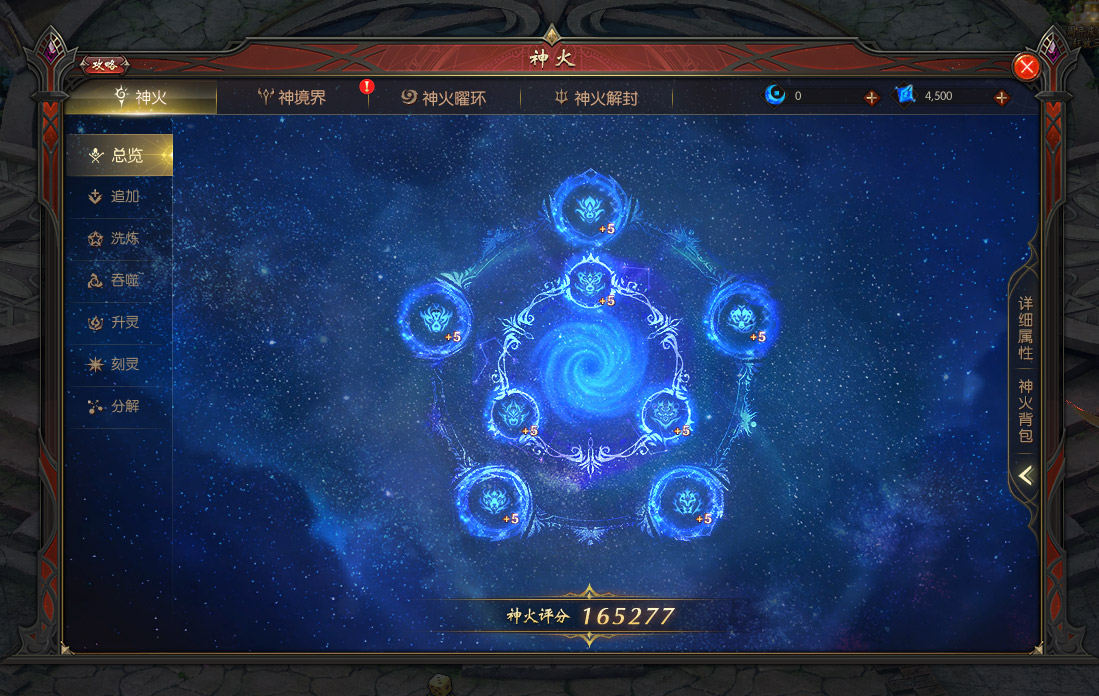Open the 神火背包 bag

[x=1026, y=411]
